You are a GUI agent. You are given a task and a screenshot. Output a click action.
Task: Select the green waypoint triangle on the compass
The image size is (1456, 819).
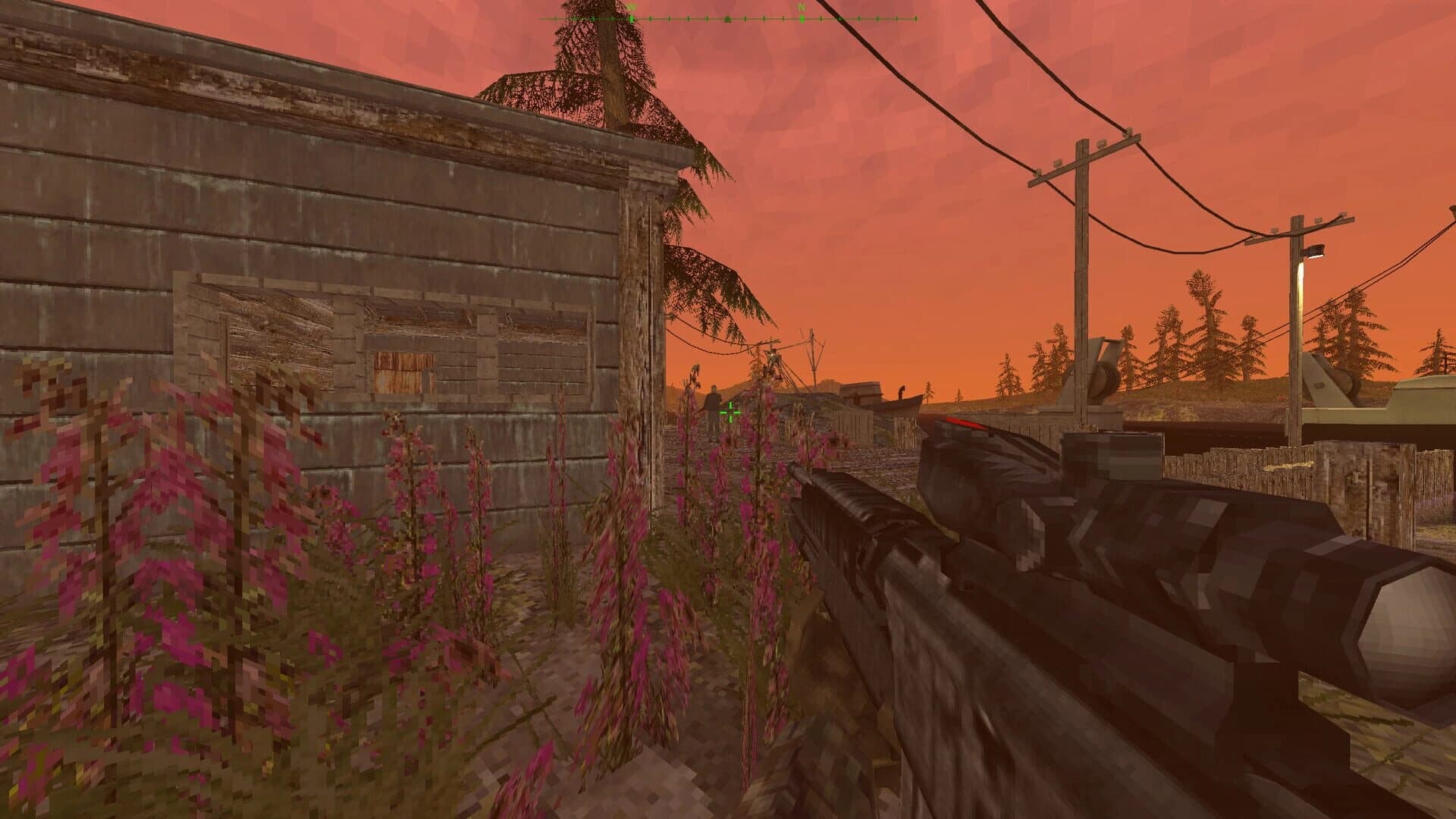click(728, 18)
